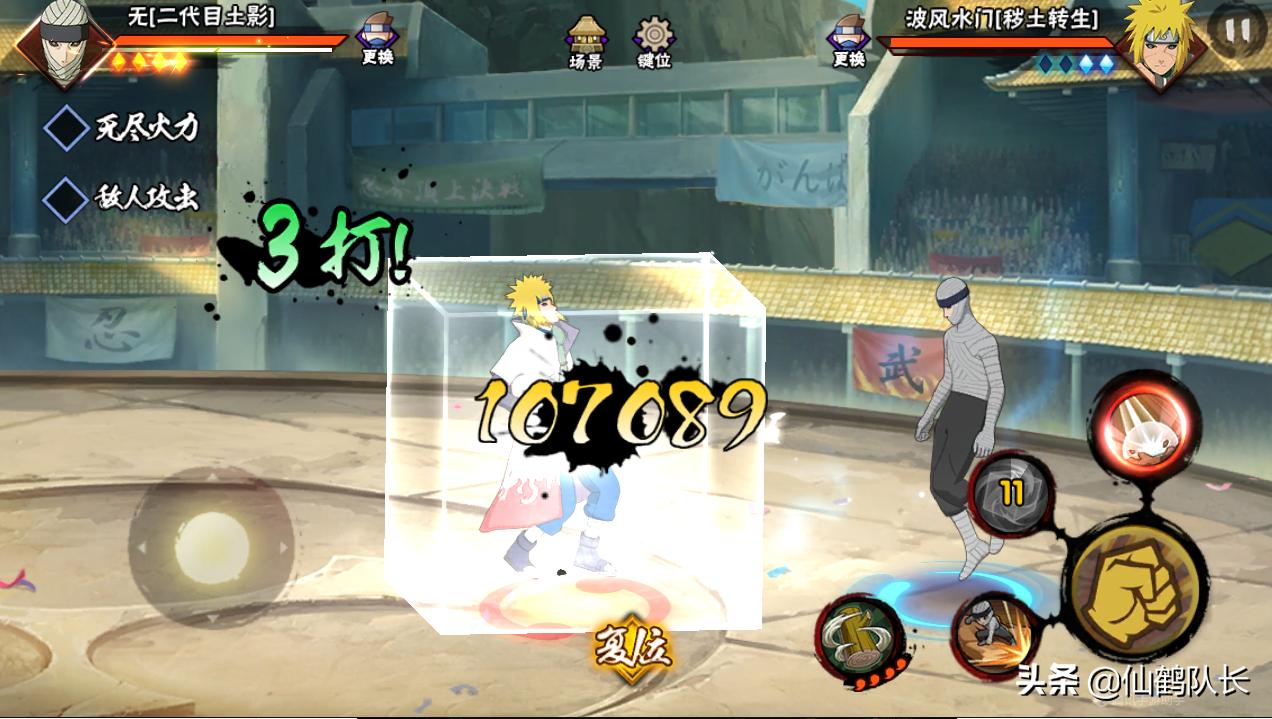Open the 场景 scene selector
1272x719 pixels.
585,40
